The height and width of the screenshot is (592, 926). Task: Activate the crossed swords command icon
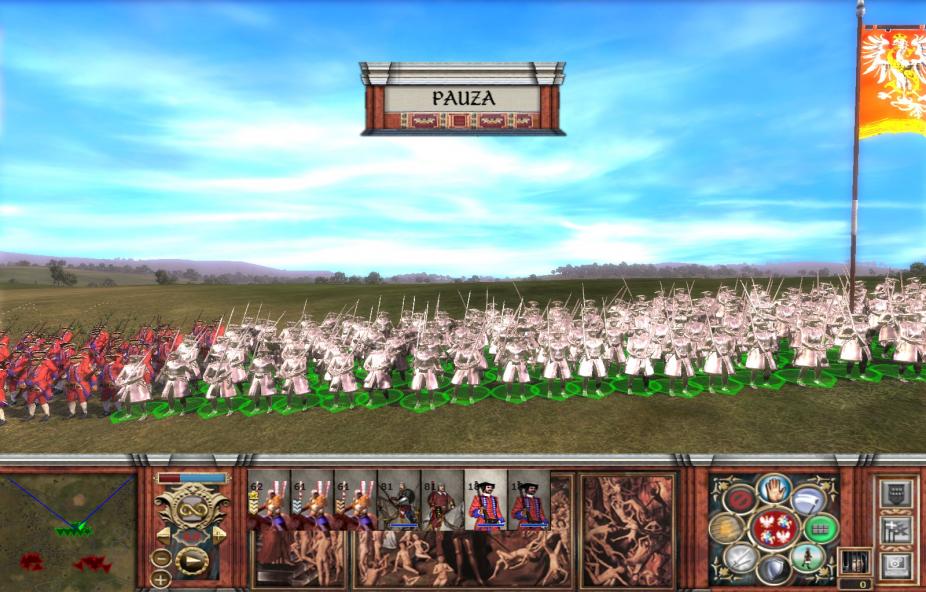[x=740, y=557]
